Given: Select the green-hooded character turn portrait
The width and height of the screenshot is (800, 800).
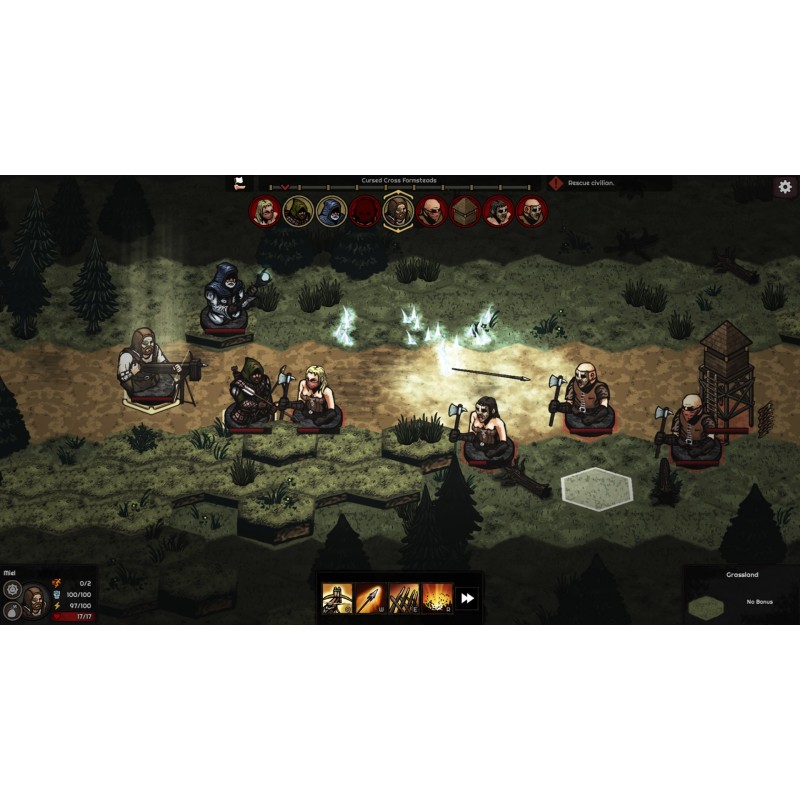Looking at the screenshot, I should click(298, 210).
